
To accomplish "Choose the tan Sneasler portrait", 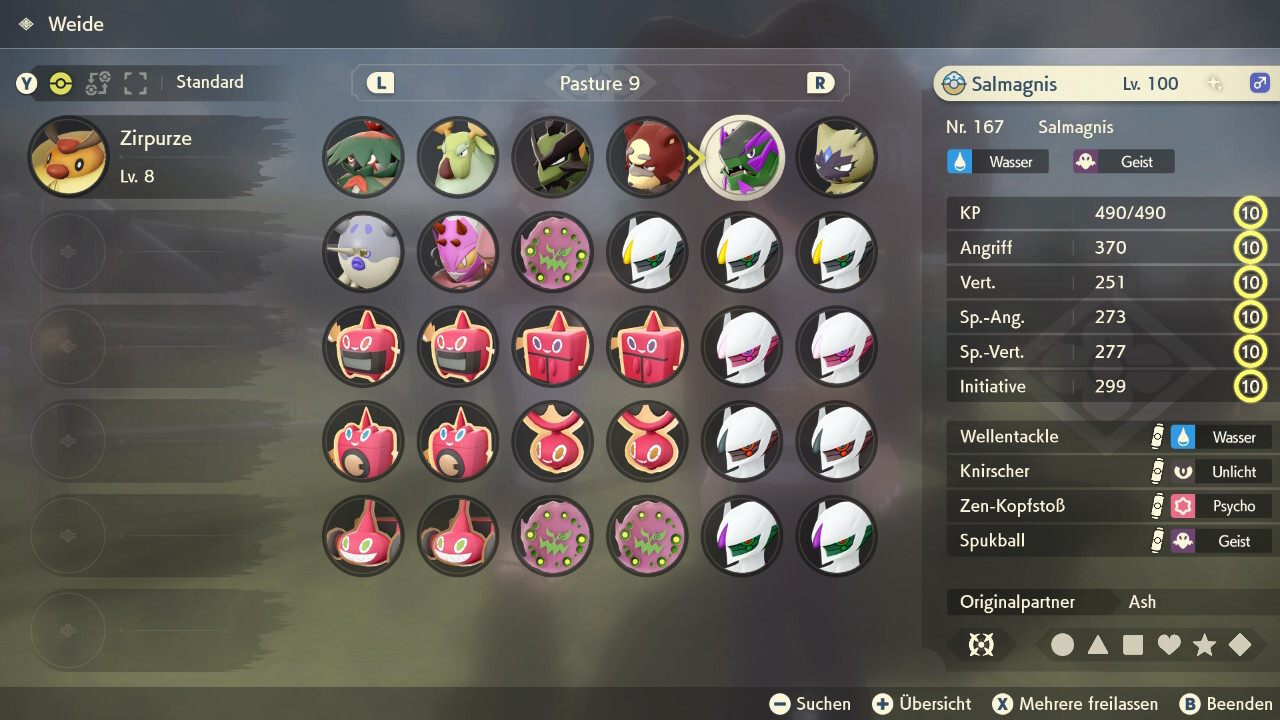I will tap(837, 158).
